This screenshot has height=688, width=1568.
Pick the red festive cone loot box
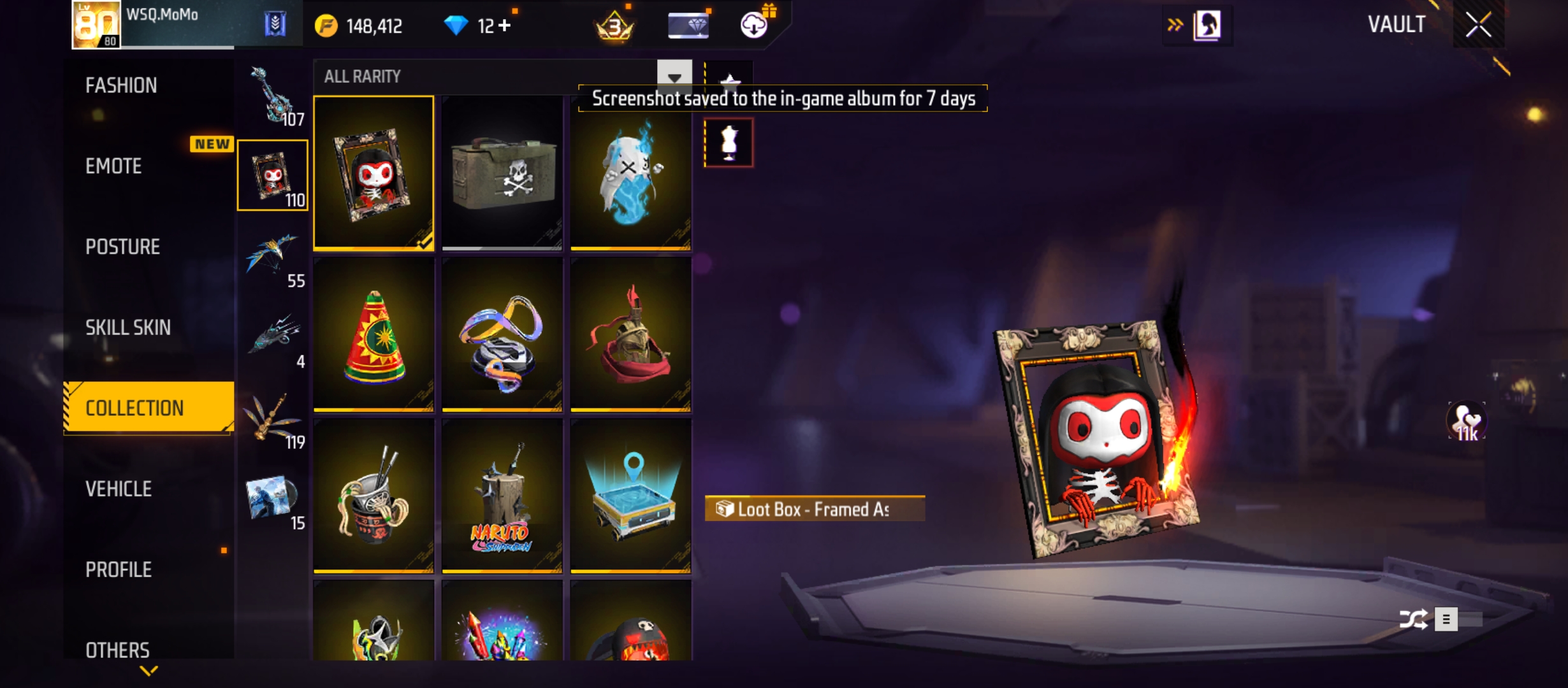click(374, 334)
